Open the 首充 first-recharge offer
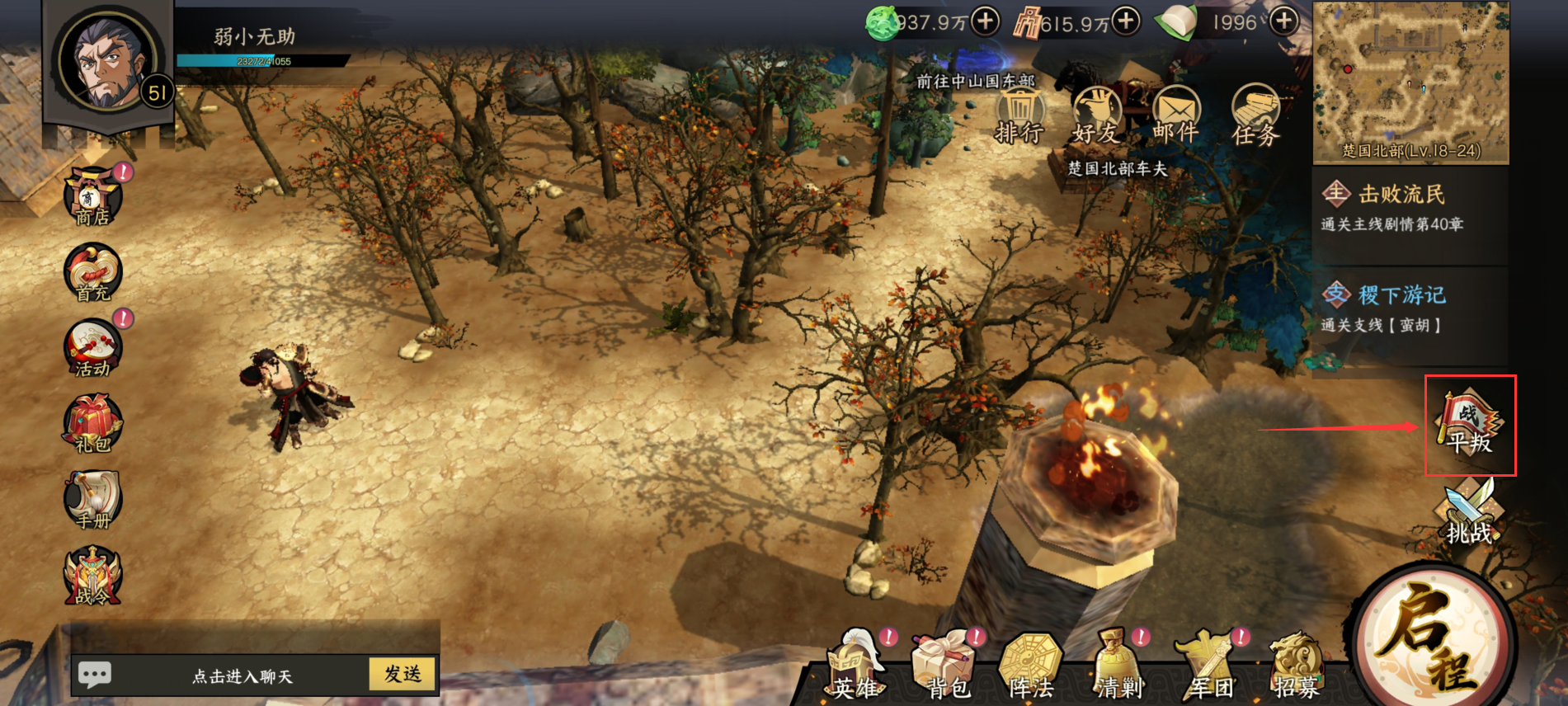Screen dimensions: 1568x706 (92, 273)
